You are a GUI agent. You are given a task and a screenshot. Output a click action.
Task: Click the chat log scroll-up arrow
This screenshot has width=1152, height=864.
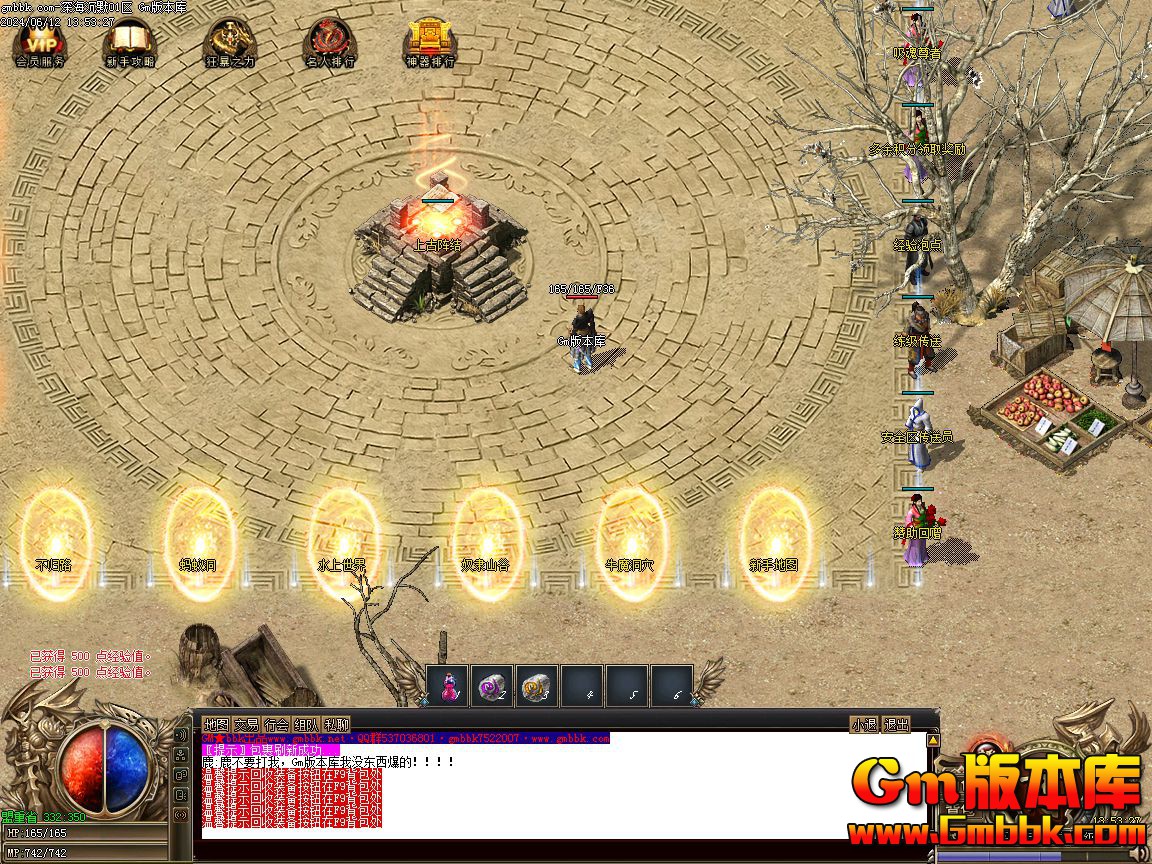tap(933, 741)
